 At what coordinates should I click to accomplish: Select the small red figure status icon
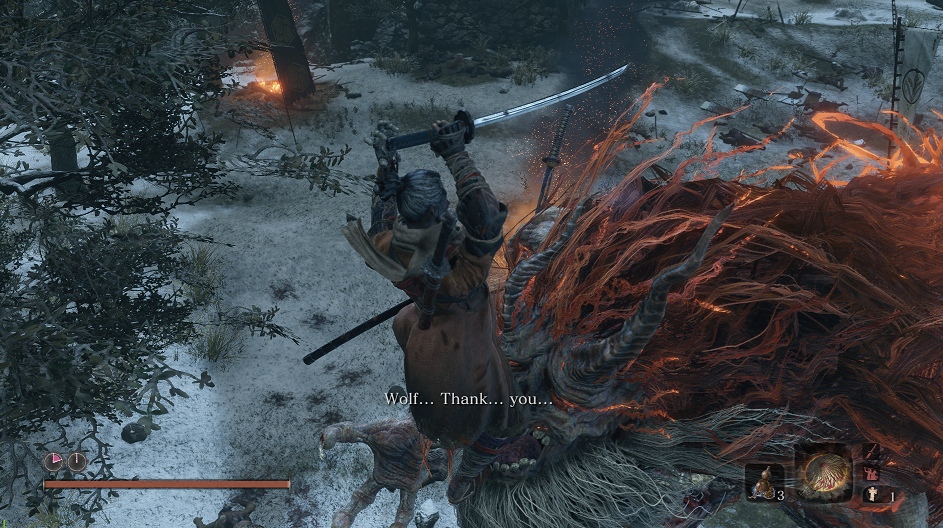872,472
